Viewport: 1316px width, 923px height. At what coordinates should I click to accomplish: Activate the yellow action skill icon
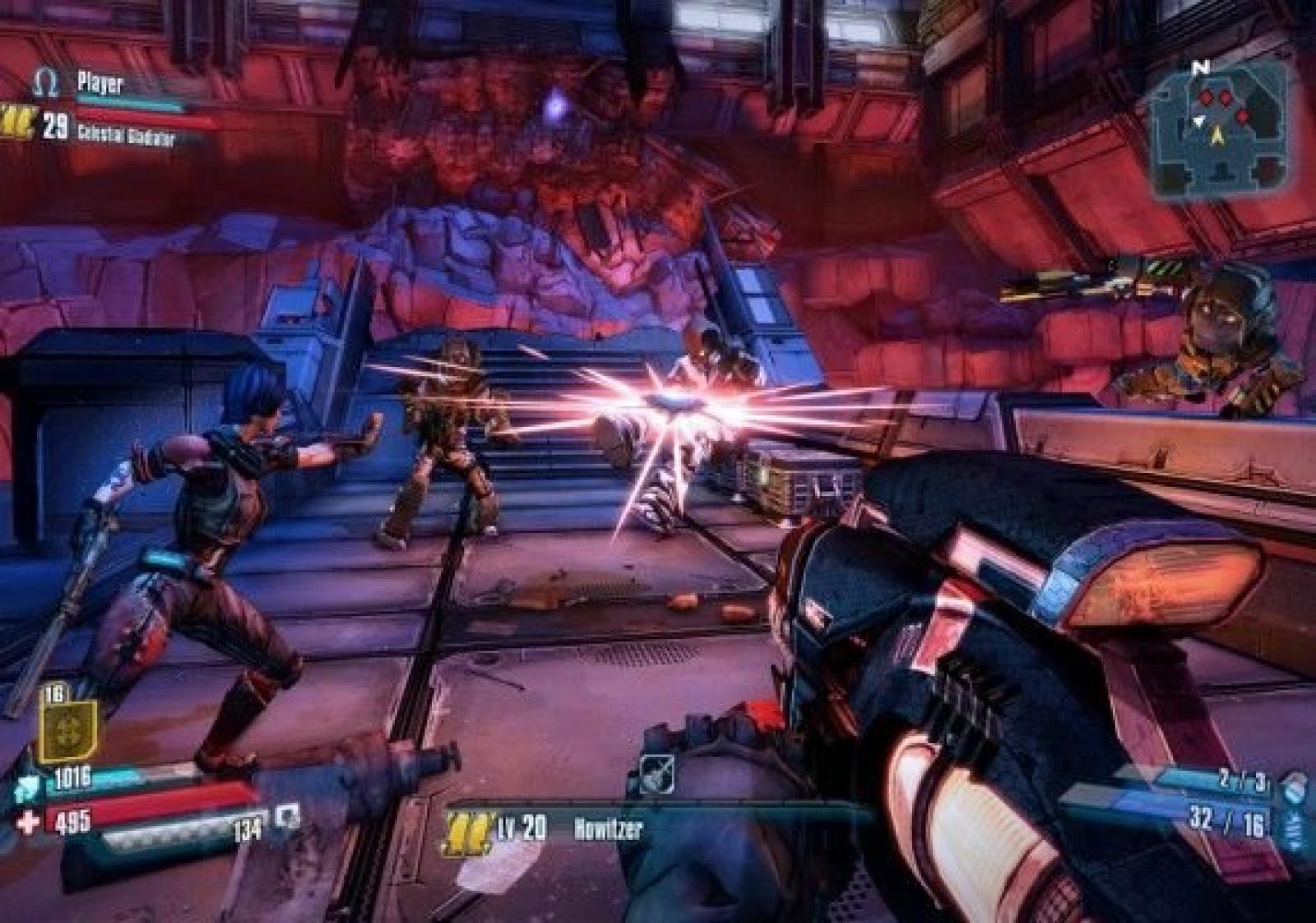point(68,730)
